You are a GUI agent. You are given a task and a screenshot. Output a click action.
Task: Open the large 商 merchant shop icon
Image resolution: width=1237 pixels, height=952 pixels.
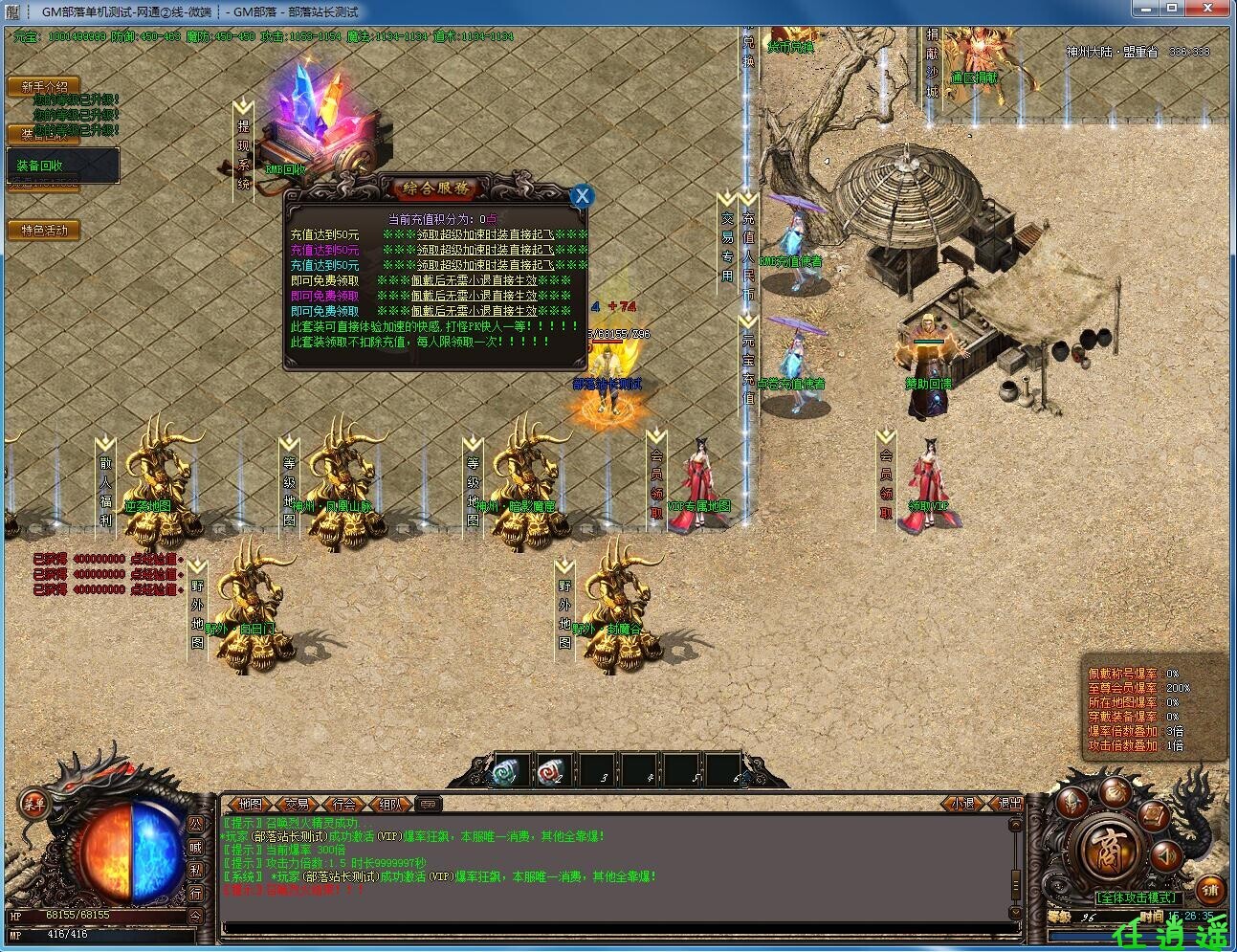1107,850
